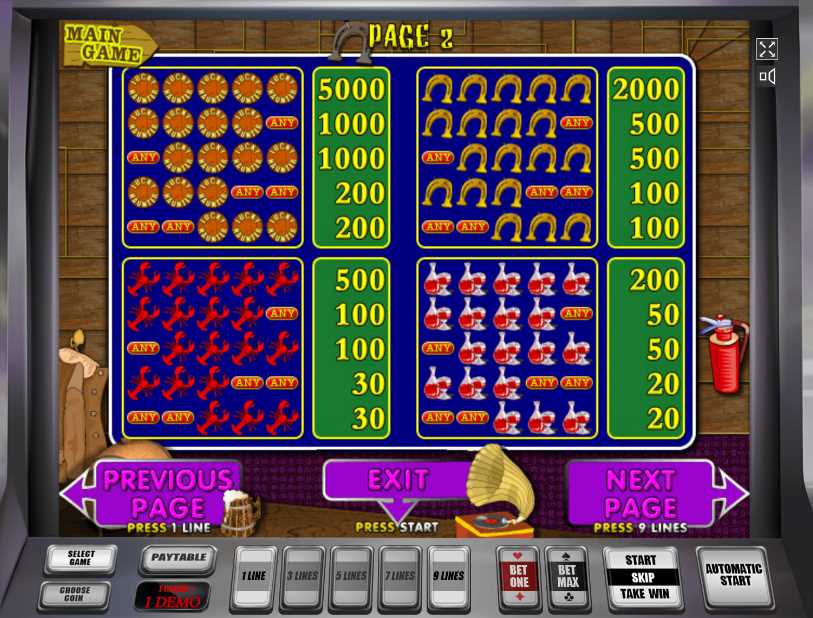Open the Choose Coin option
813x618 pixels.
click(74, 594)
